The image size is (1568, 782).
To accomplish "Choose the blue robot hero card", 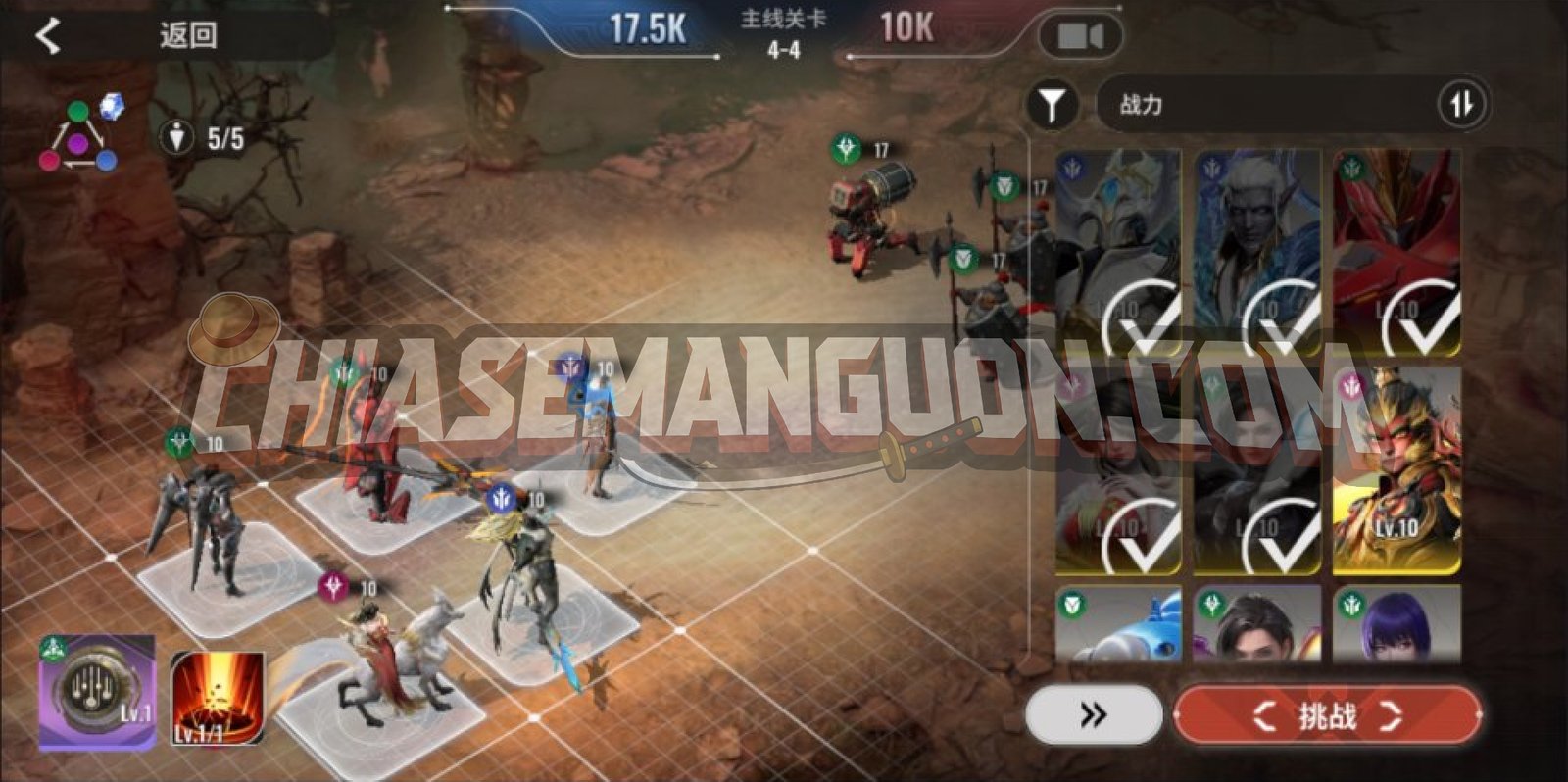I will tap(1118, 623).
